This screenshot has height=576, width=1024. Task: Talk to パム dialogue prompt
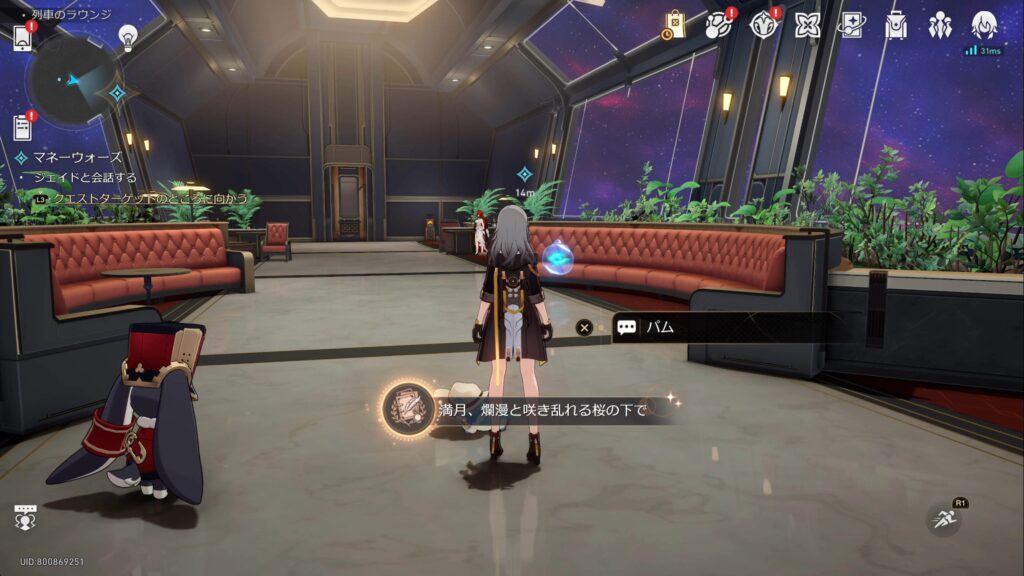tap(700, 328)
